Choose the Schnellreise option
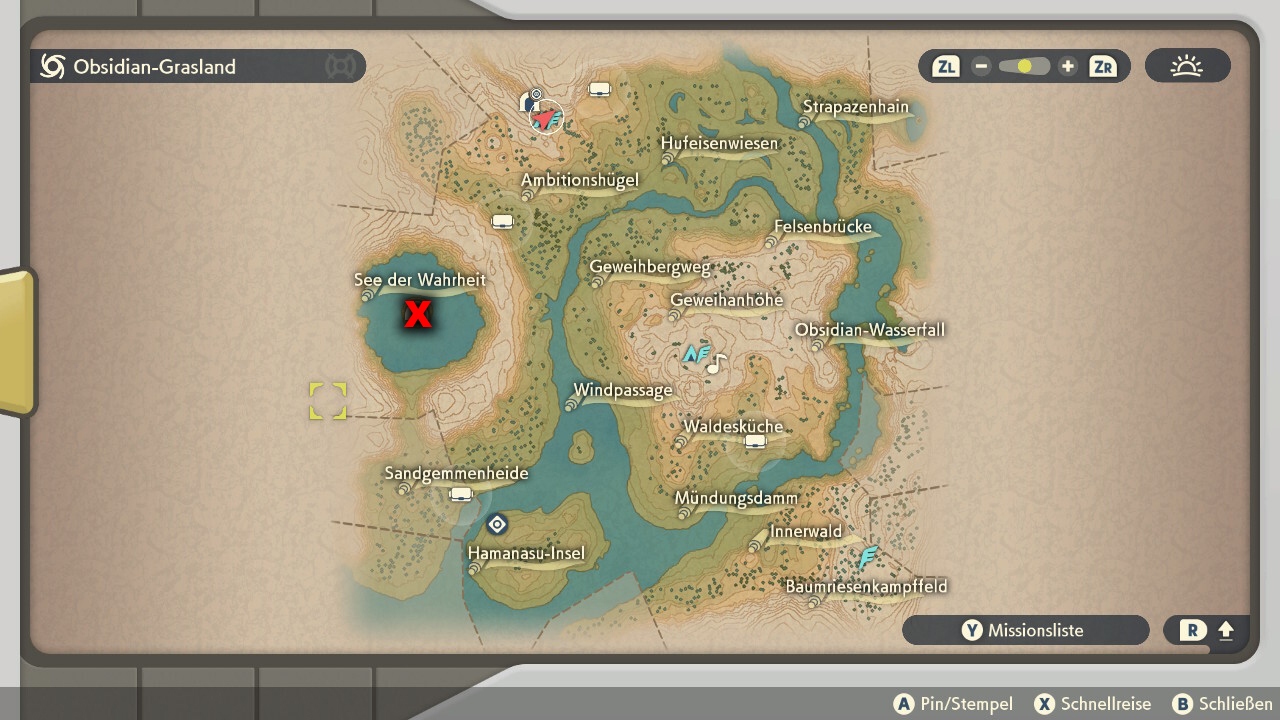Image resolution: width=1280 pixels, height=720 pixels. [x=1093, y=704]
